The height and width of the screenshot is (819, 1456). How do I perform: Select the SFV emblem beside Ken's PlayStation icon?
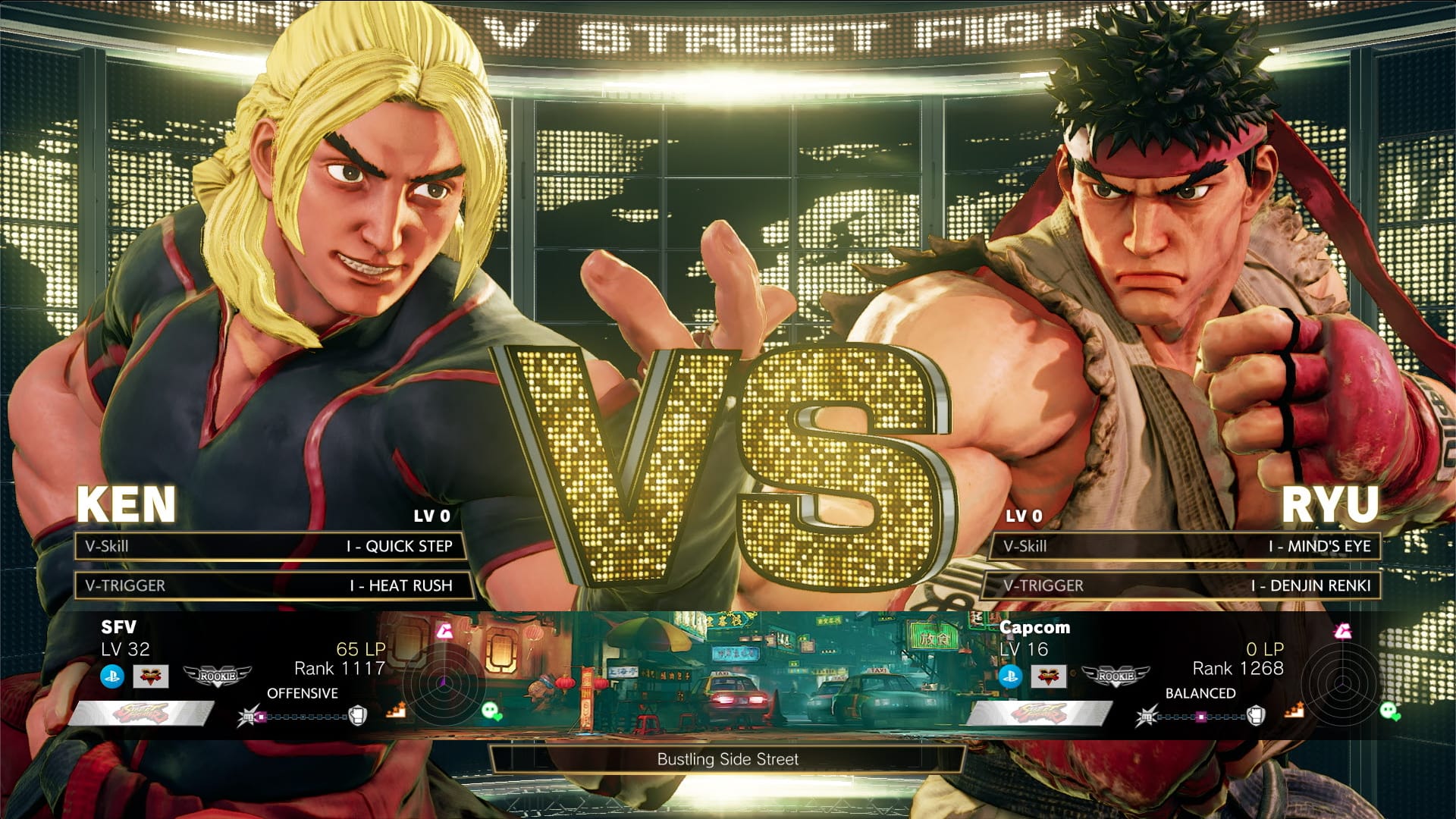tap(149, 676)
